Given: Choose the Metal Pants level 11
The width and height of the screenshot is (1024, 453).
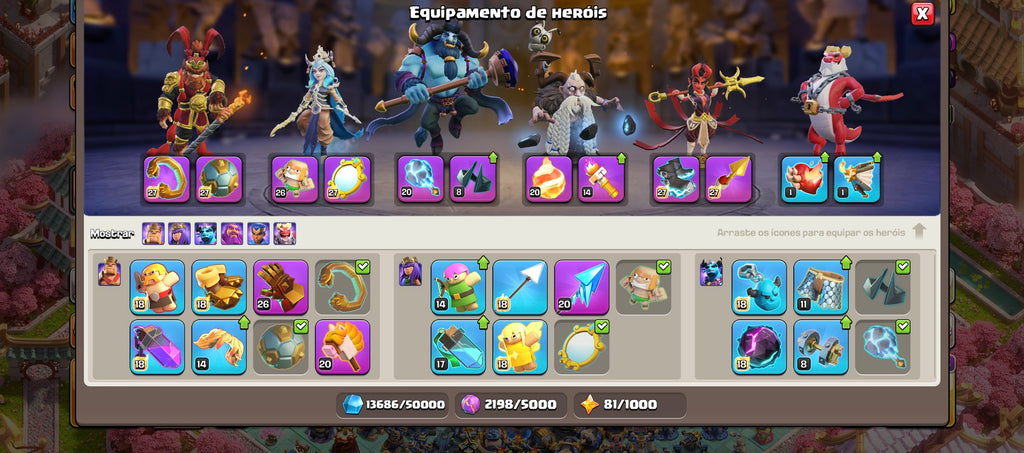Looking at the screenshot, I should point(821,287).
